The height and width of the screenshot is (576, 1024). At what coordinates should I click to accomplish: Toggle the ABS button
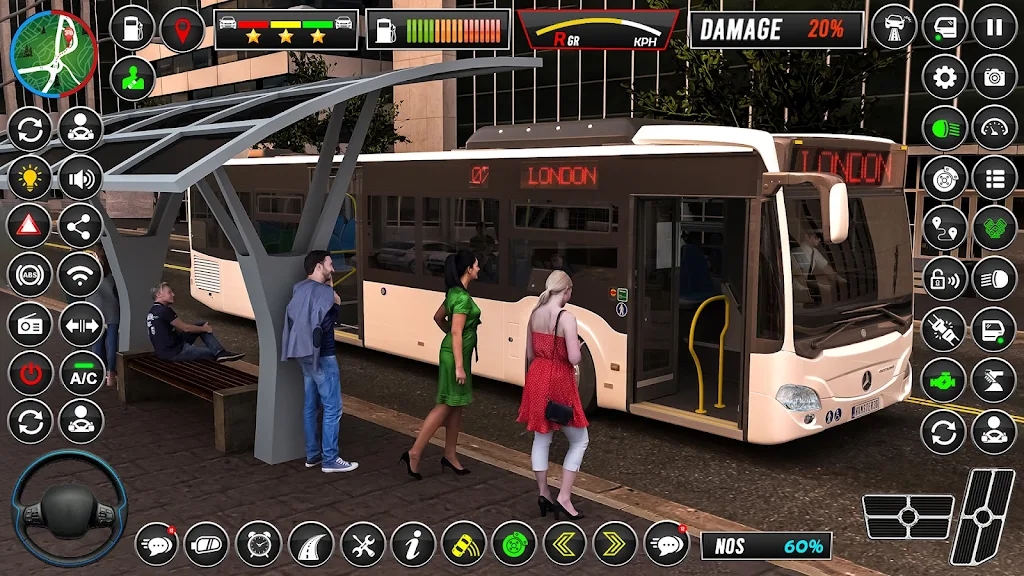30,275
